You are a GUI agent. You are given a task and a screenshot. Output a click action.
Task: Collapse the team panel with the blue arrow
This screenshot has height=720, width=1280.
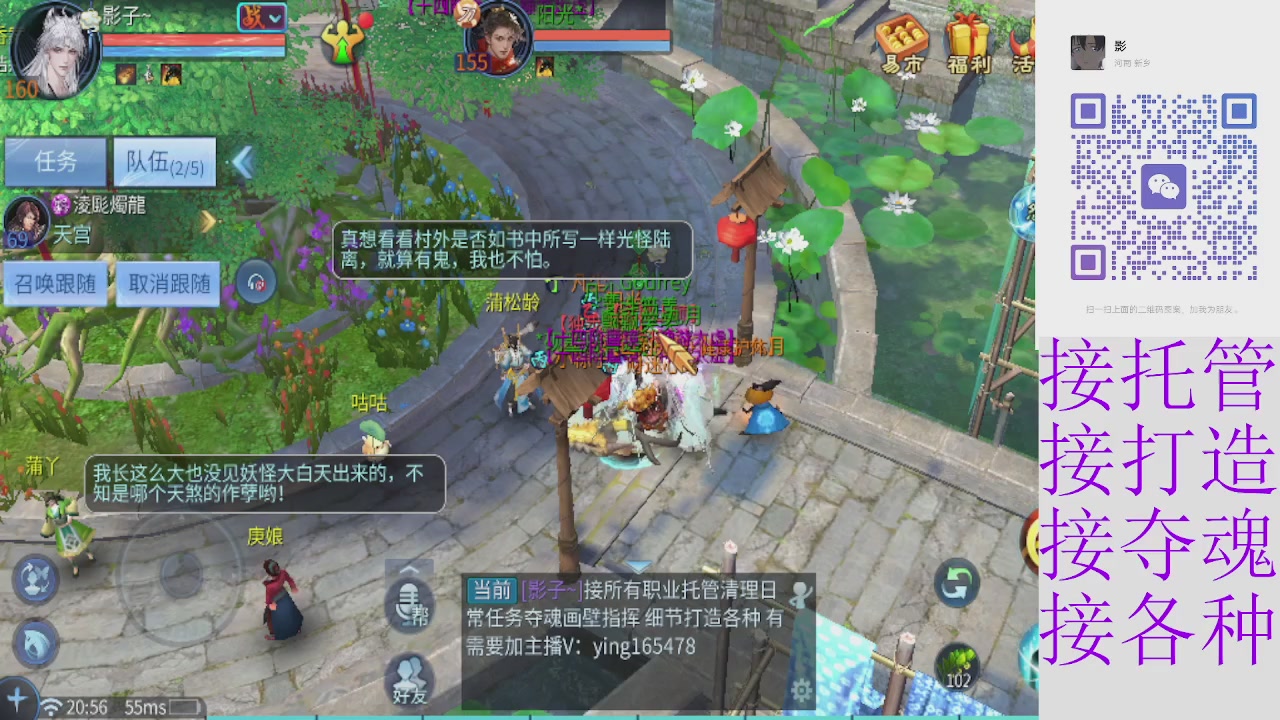coord(242,163)
